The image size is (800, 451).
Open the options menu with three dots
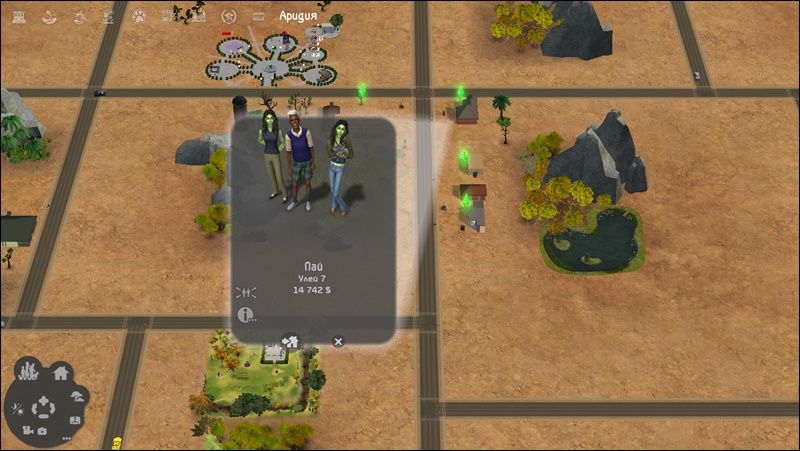click(x=67, y=438)
